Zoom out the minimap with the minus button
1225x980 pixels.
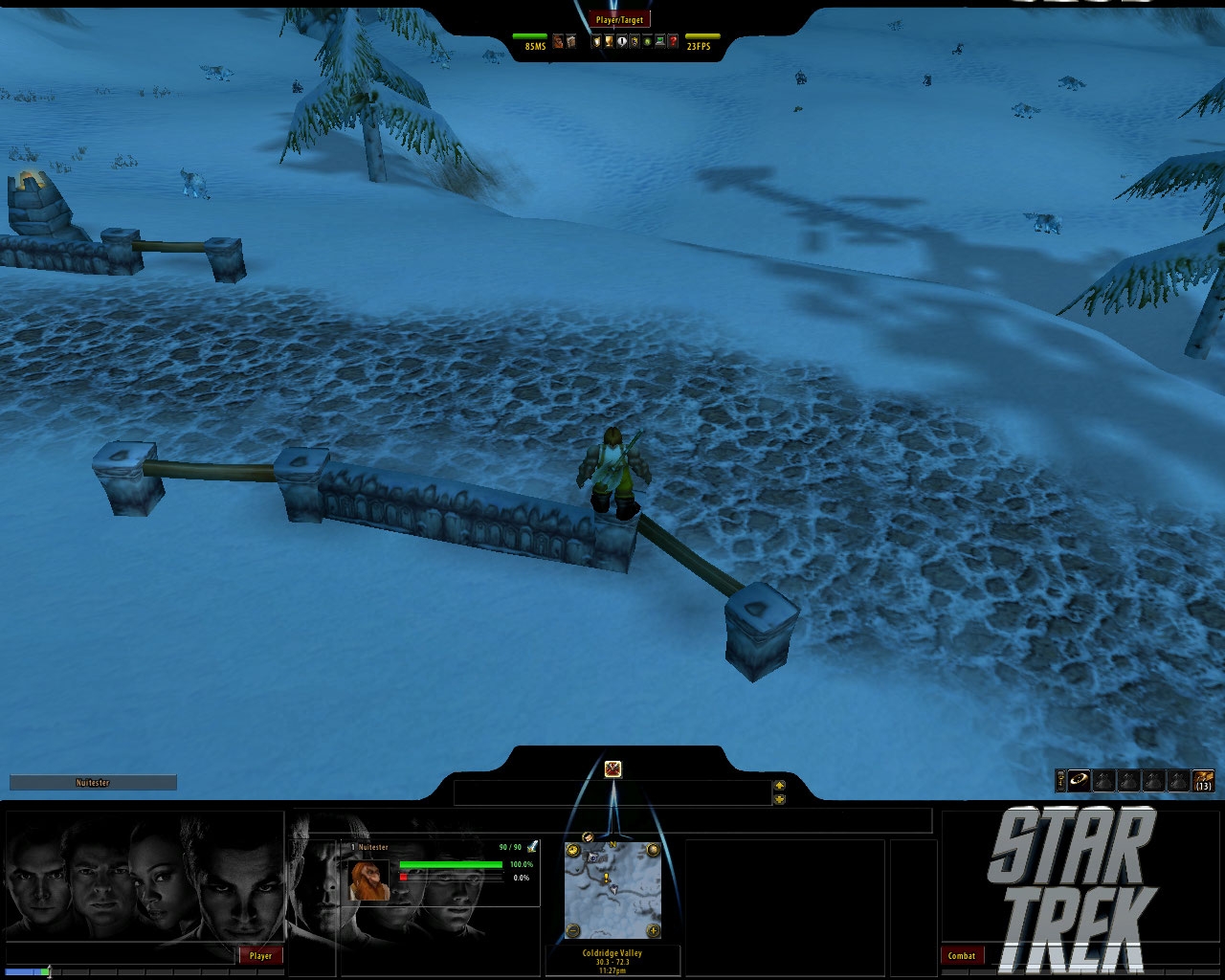click(572, 931)
